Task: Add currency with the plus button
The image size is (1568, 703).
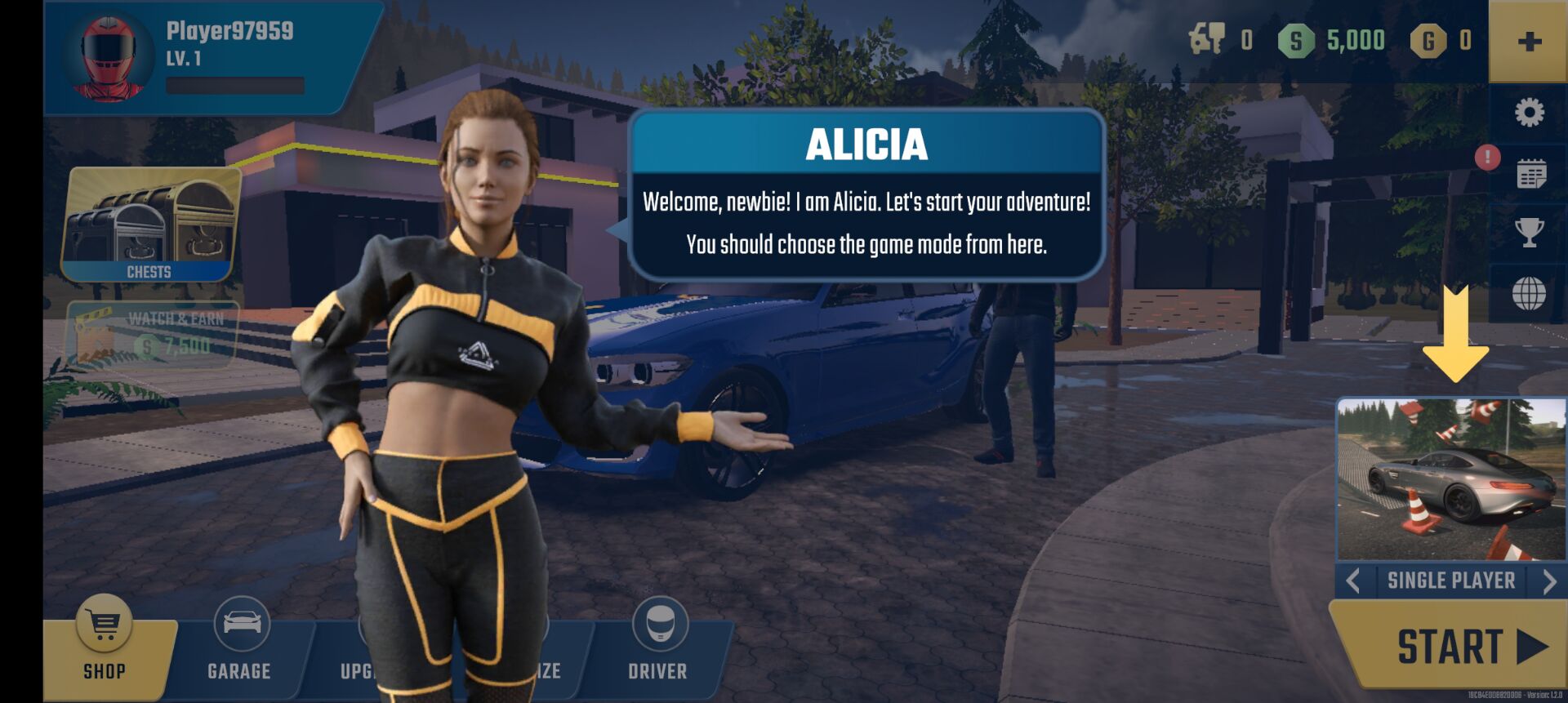Action: pyautogui.click(x=1529, y=42)
